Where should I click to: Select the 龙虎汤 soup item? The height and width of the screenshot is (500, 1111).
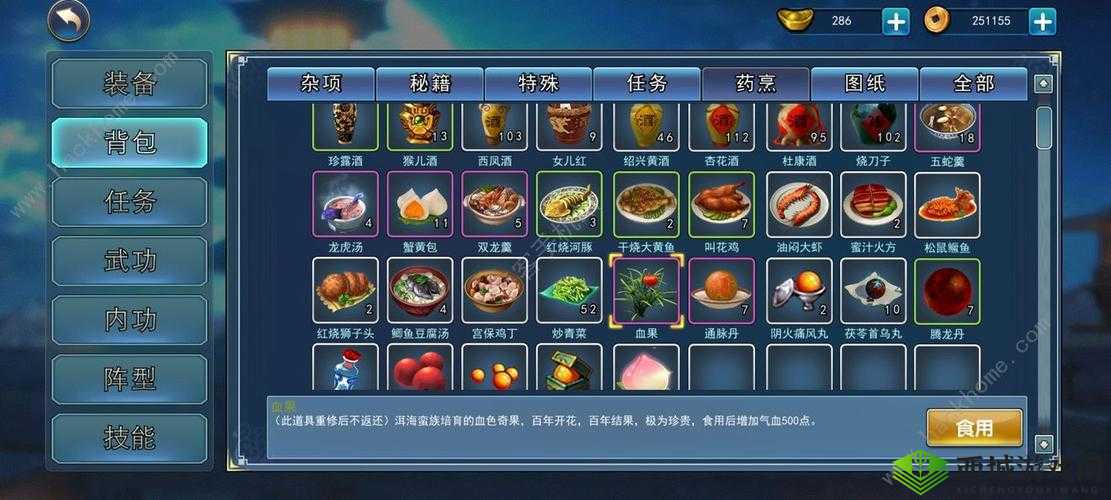click(x=346, y=205)
